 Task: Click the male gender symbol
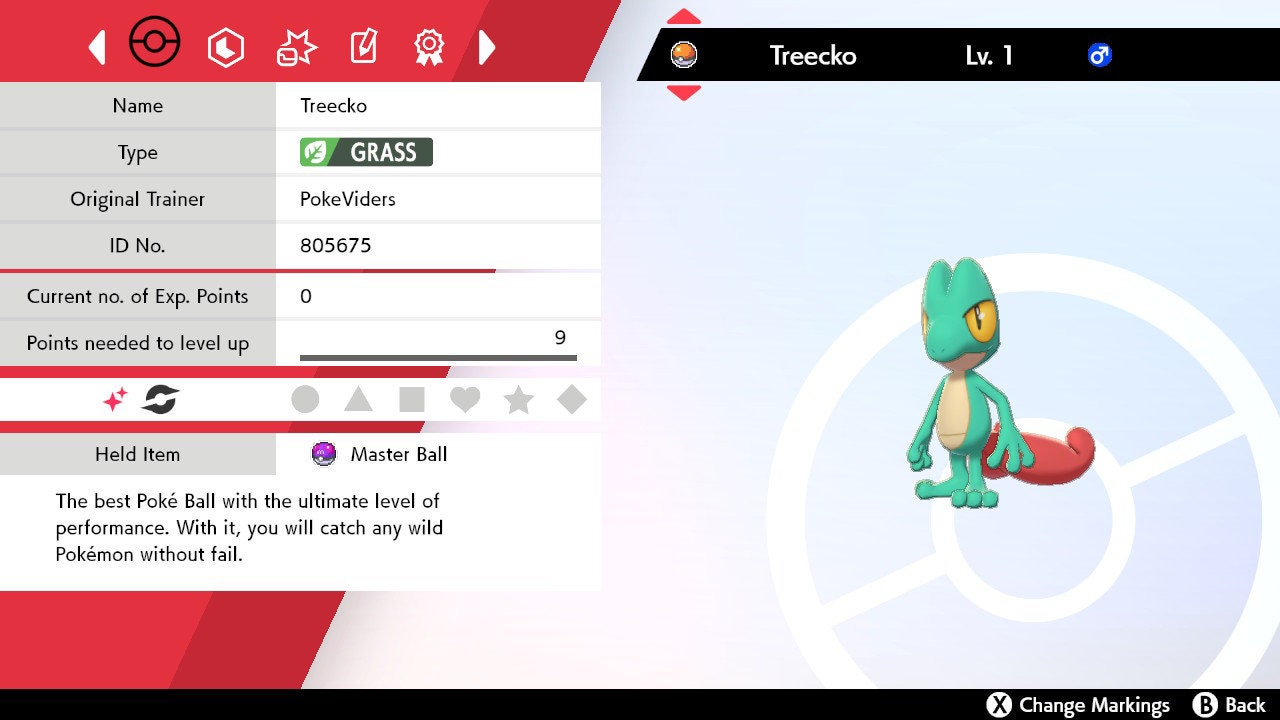point(1100,56)
